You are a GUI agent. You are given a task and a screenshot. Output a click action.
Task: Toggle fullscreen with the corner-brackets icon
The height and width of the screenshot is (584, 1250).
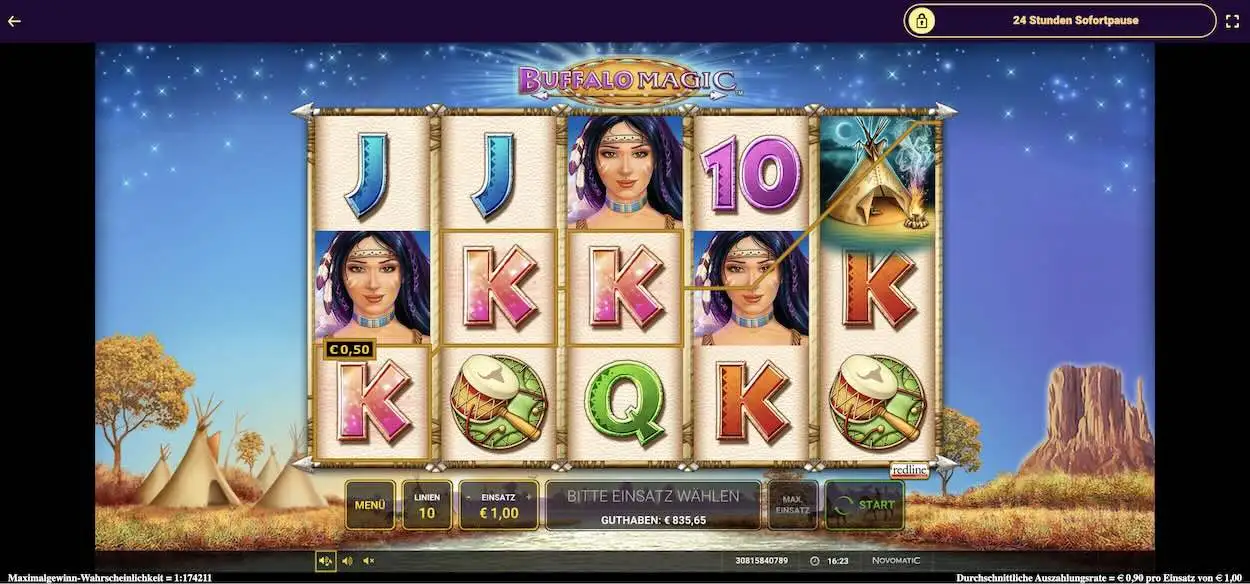pyautogui.click(x=1232, y=20)
